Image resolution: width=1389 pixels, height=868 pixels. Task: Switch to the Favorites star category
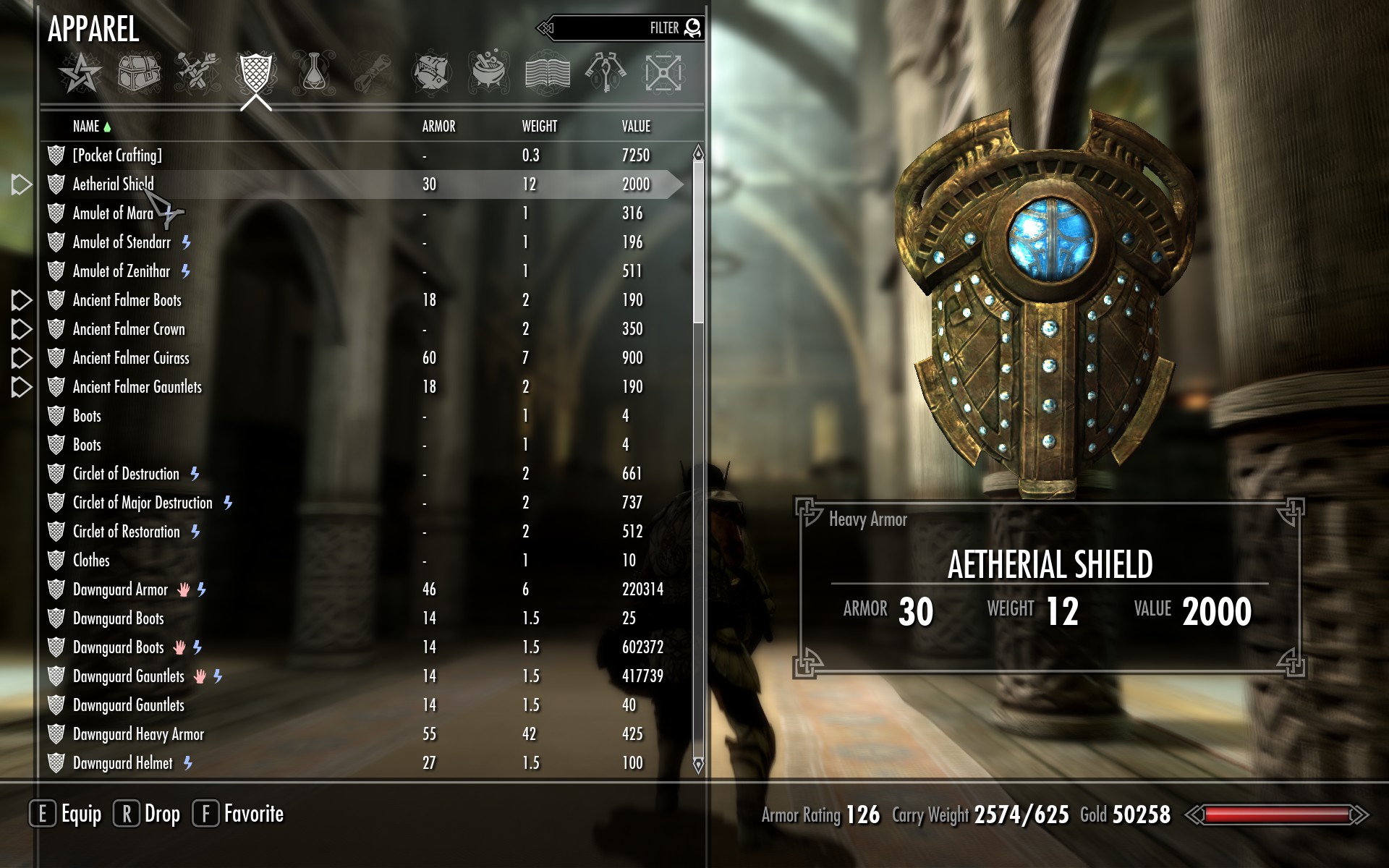point(80,73)
